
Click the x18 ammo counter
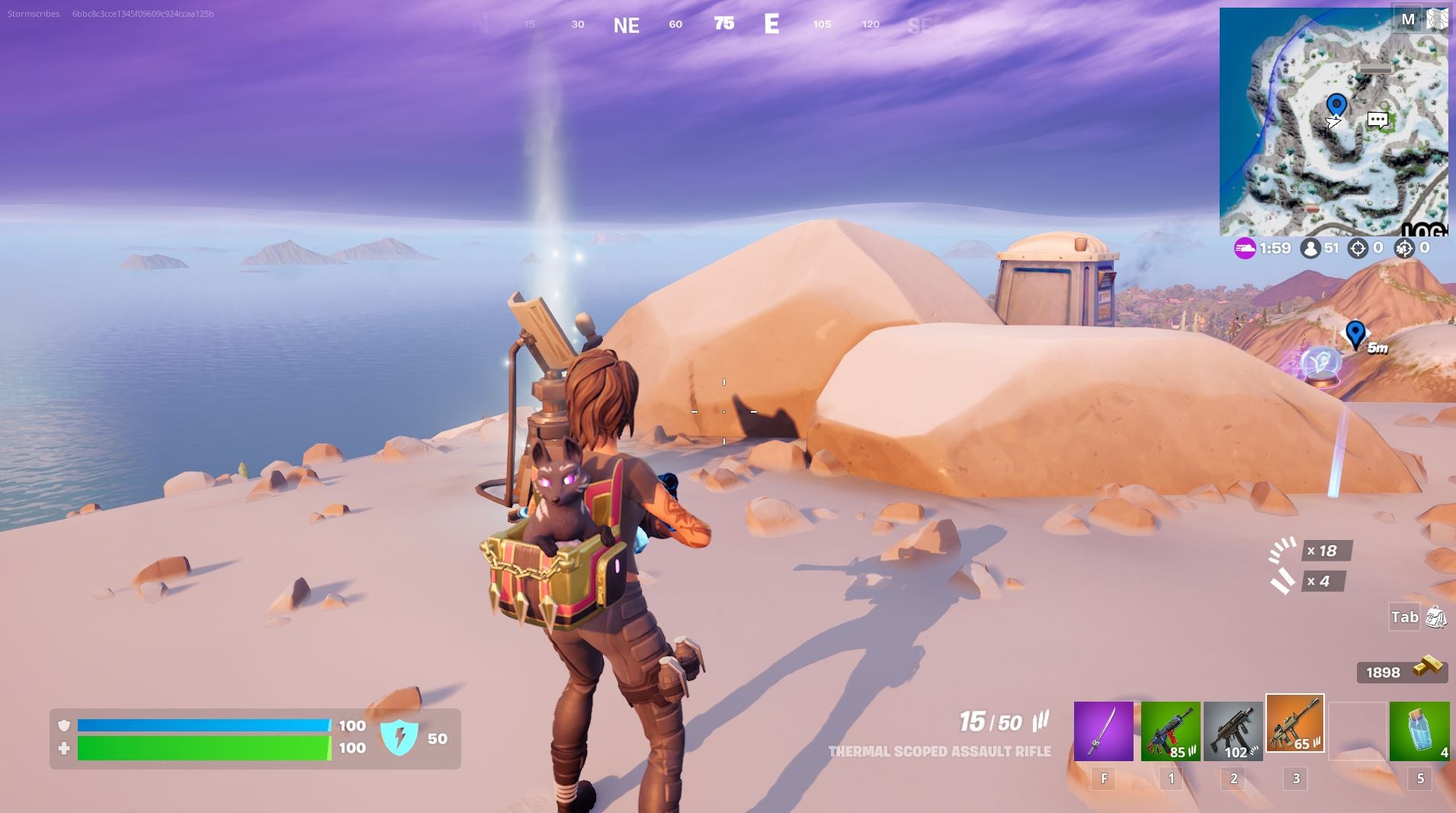[x=1329, y=551]
